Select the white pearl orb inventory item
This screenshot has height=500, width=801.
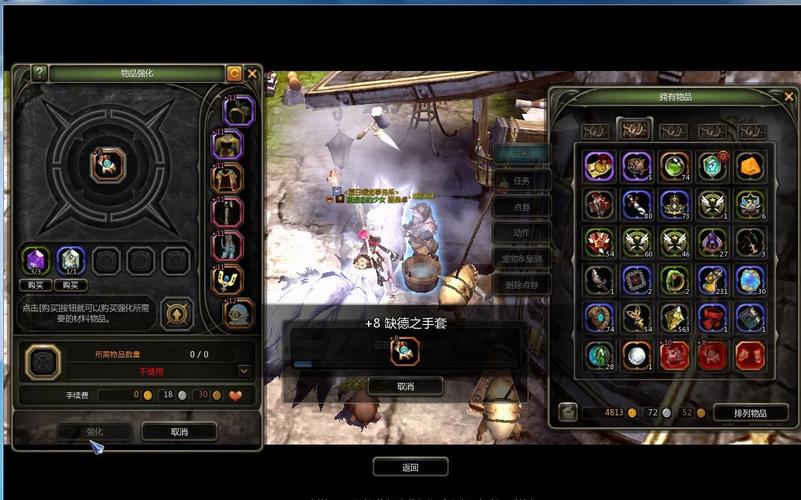[636, 355]
